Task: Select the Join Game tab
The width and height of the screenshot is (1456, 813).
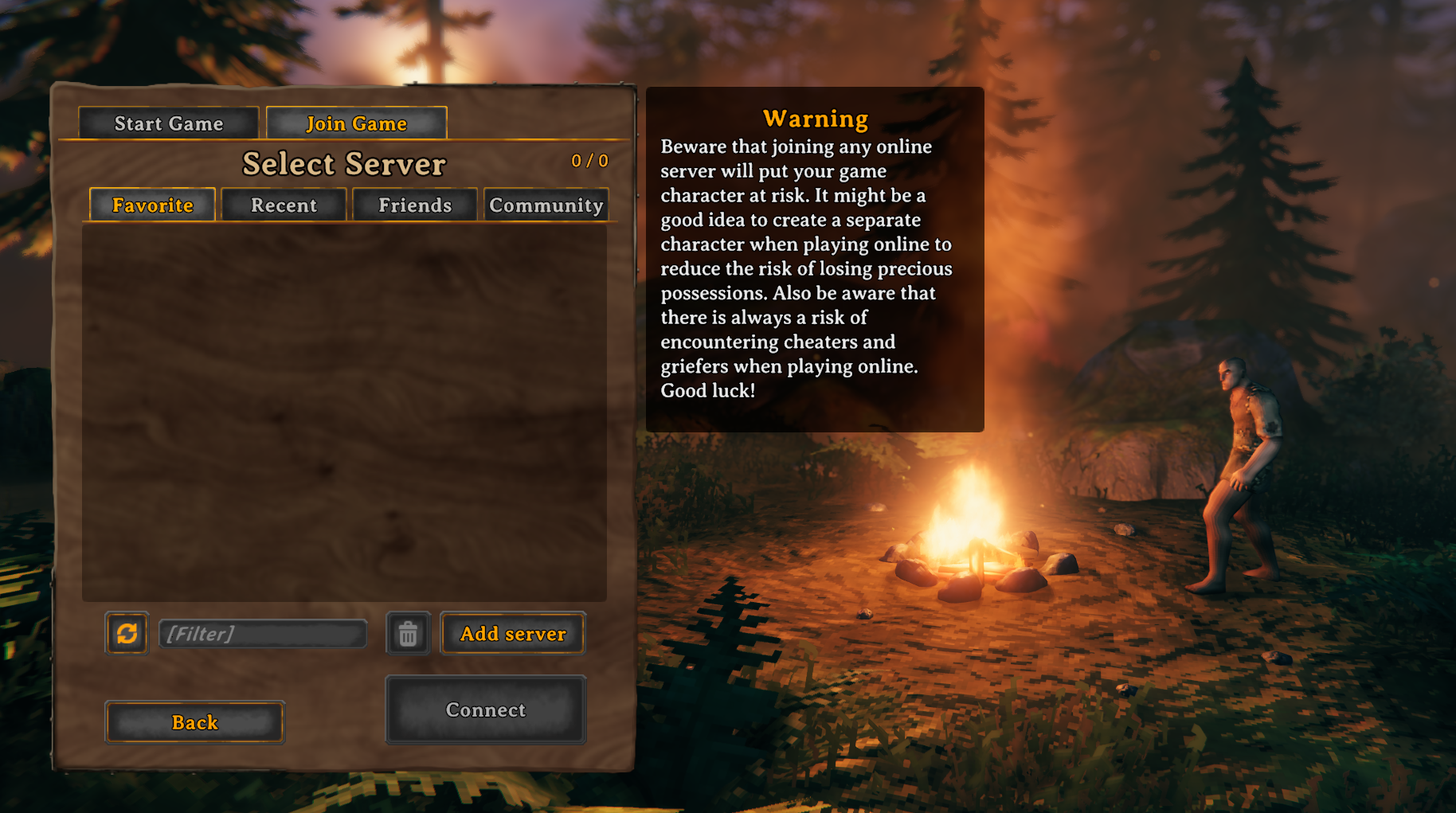Action: (x=356, y=123)
